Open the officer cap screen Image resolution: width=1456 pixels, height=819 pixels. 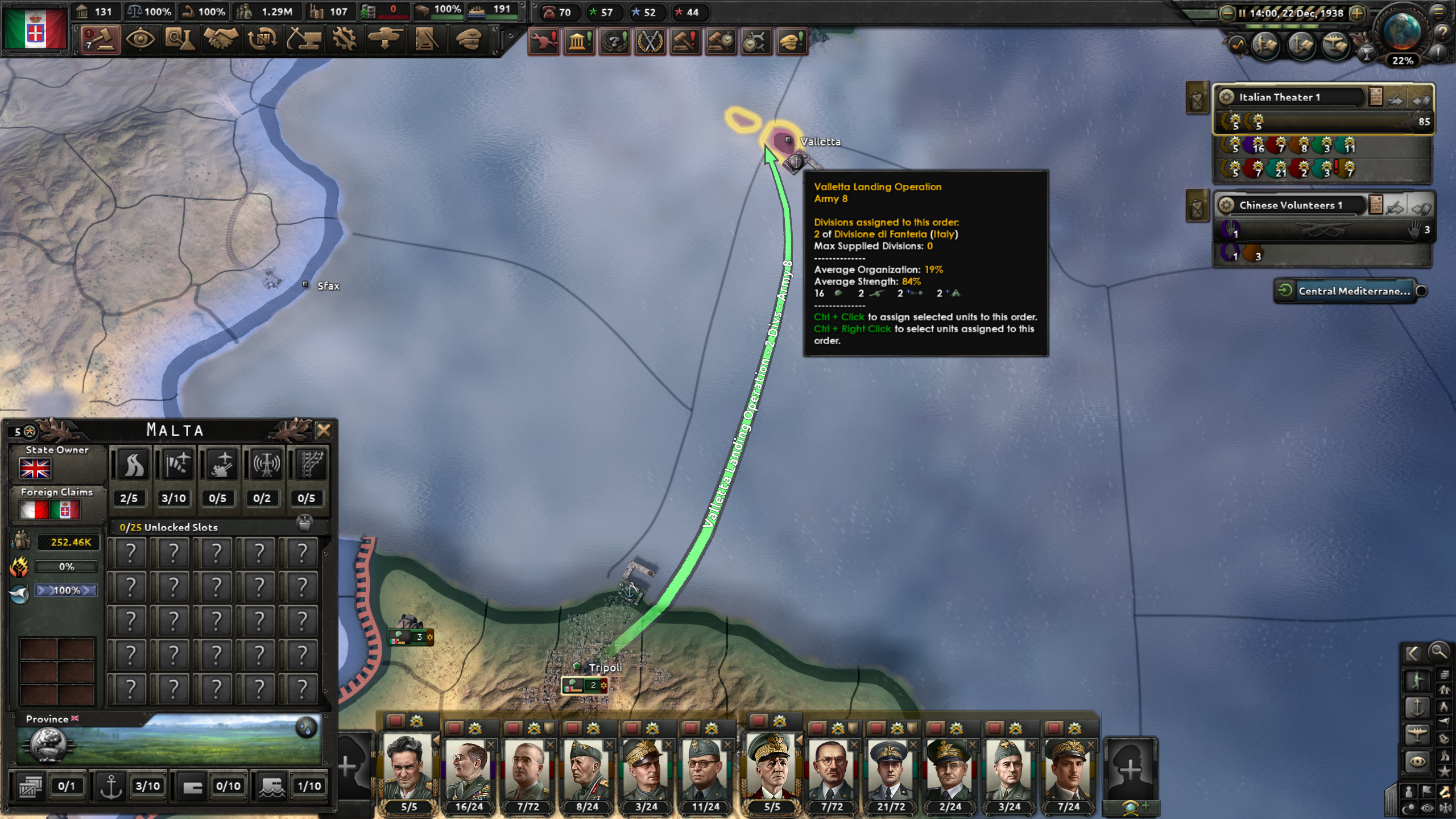(x=469, y=40)
